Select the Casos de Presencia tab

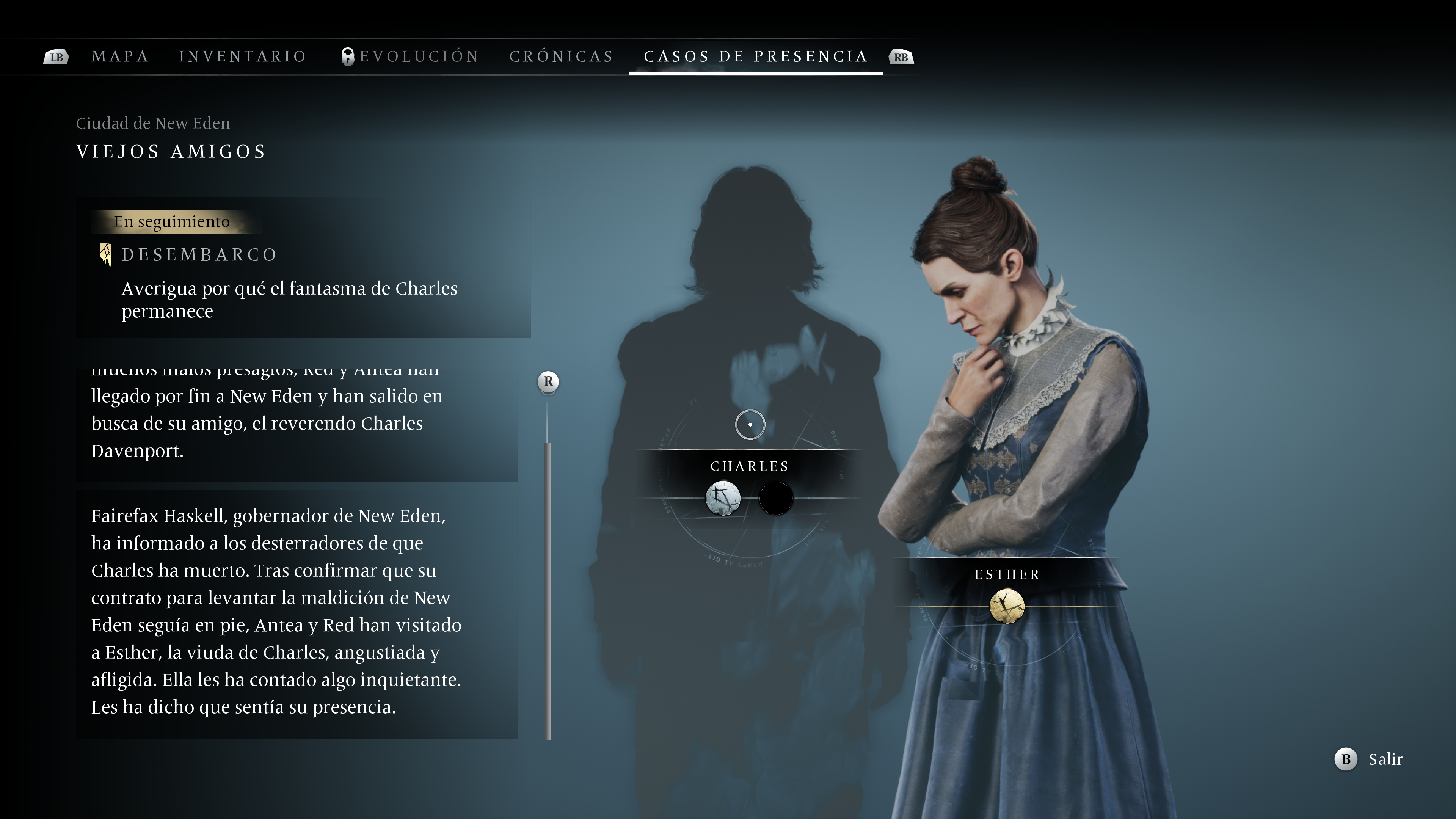[x=755, y=56]
